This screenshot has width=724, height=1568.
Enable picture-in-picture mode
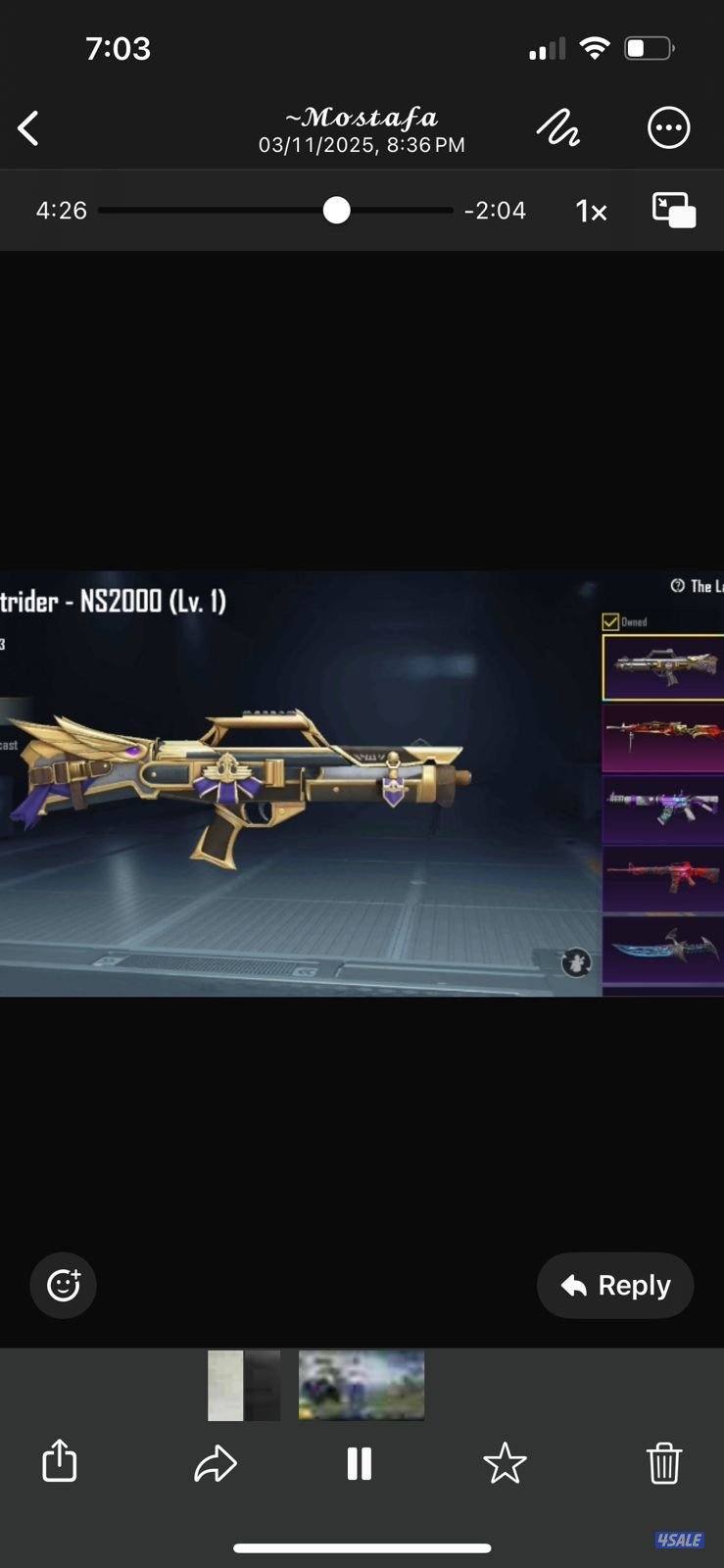click(674, 211)
